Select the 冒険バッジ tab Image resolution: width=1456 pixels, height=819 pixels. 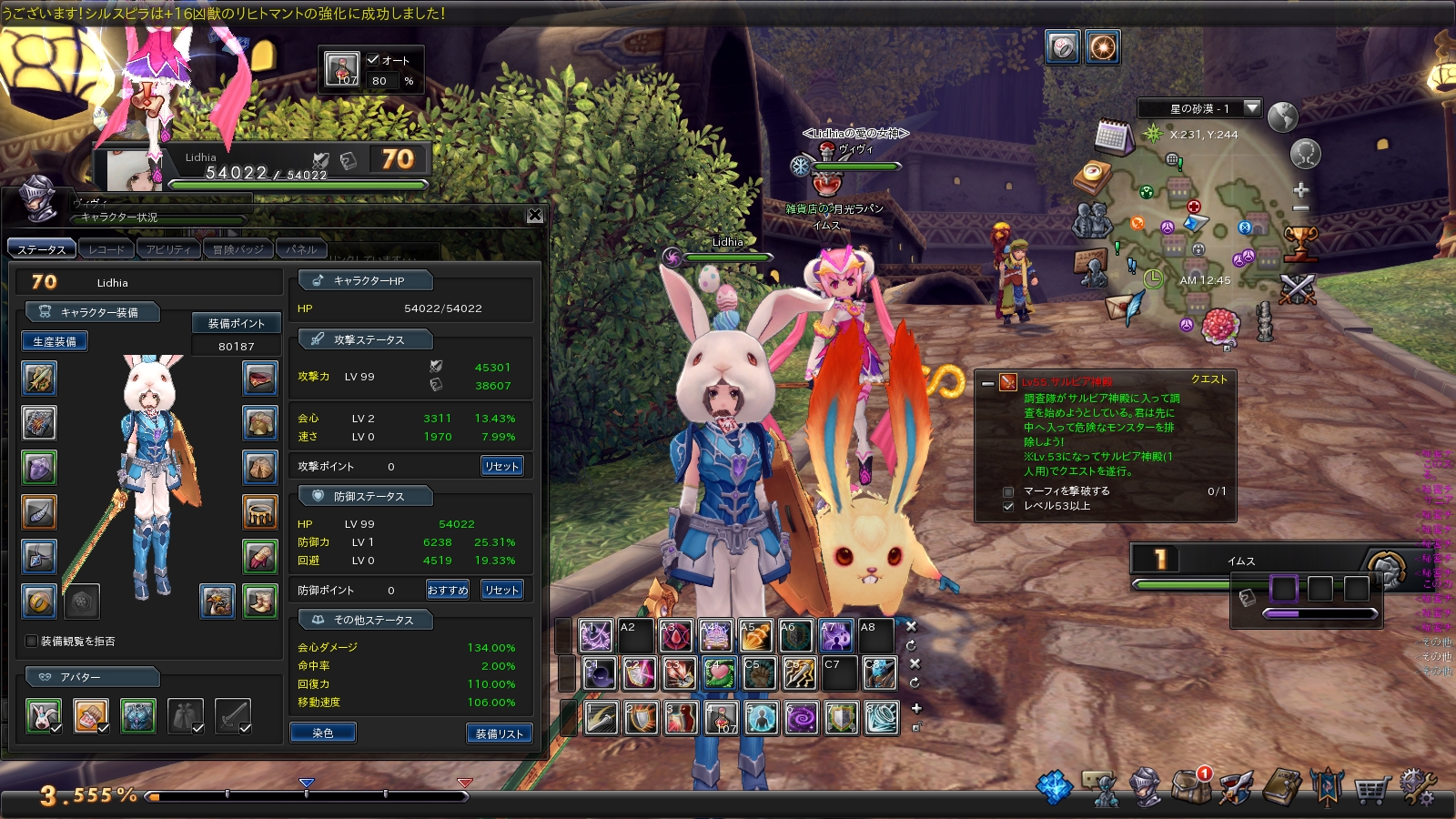coord(238,248)
